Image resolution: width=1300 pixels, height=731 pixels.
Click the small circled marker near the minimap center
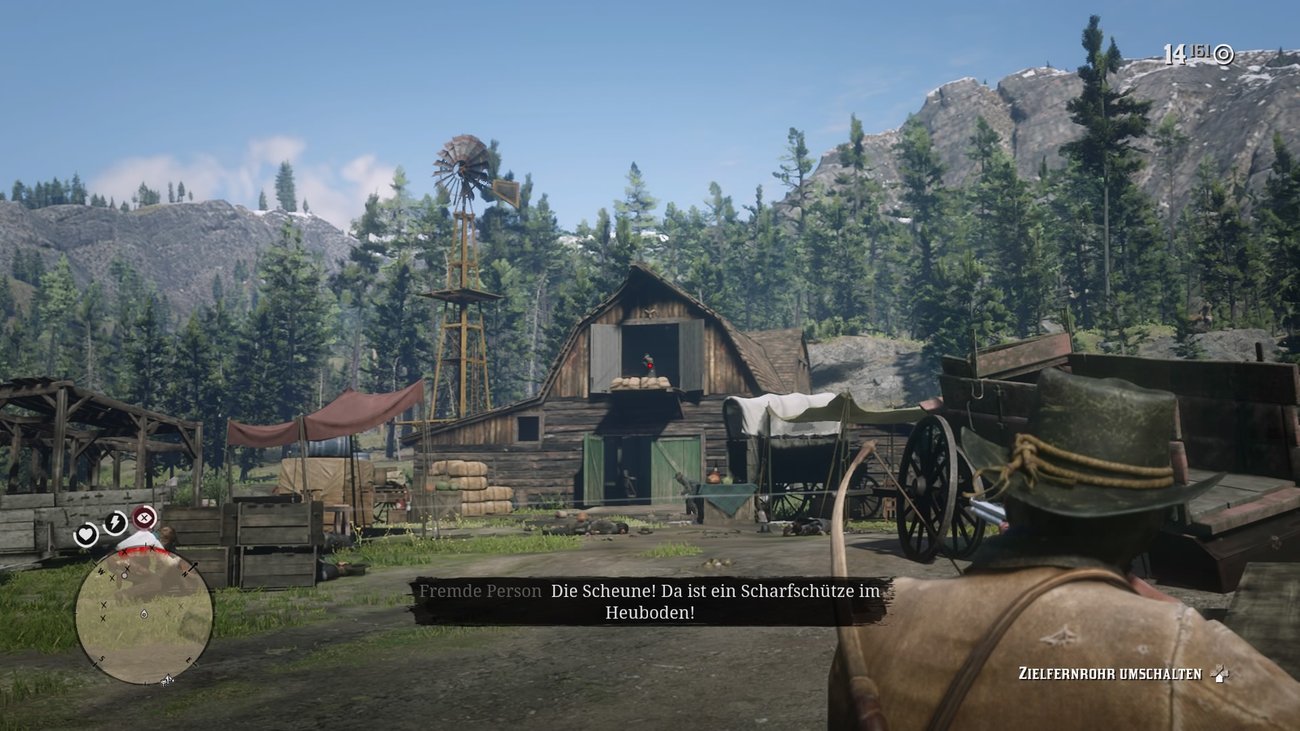(x=144, y=614)
